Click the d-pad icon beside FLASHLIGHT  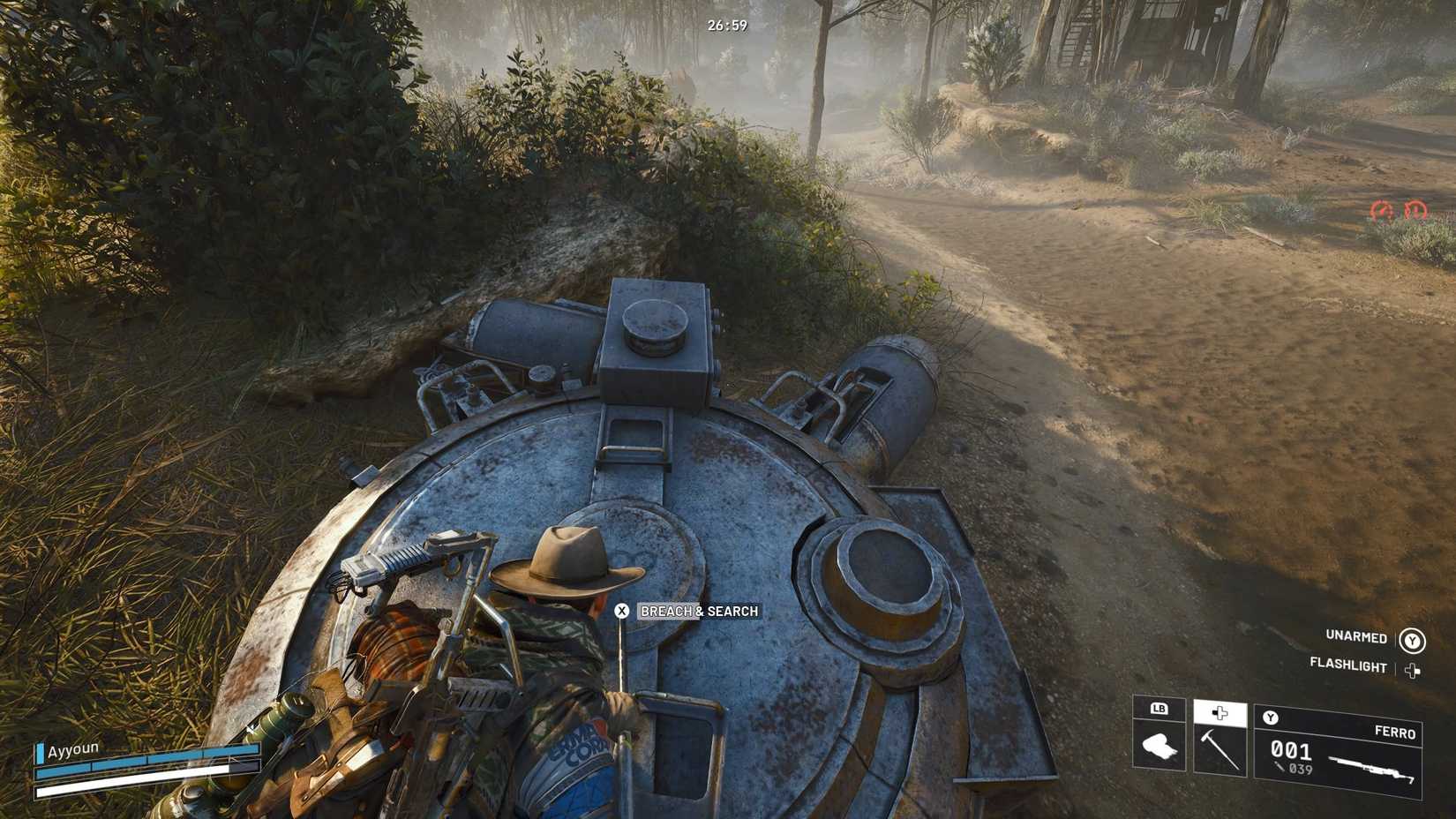(1413, 669)
